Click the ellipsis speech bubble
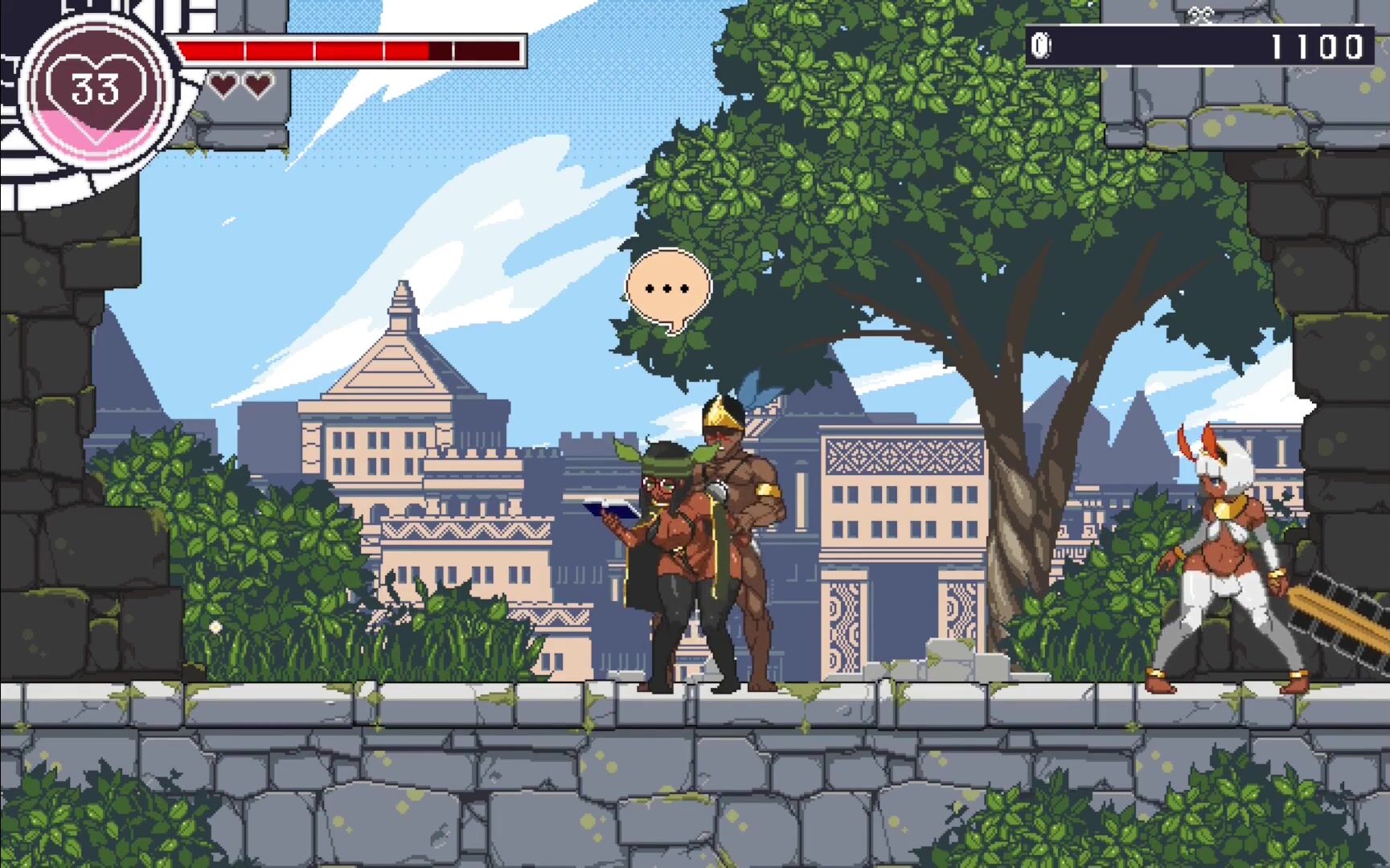1390x868 pixels. (x=668, y=289)
